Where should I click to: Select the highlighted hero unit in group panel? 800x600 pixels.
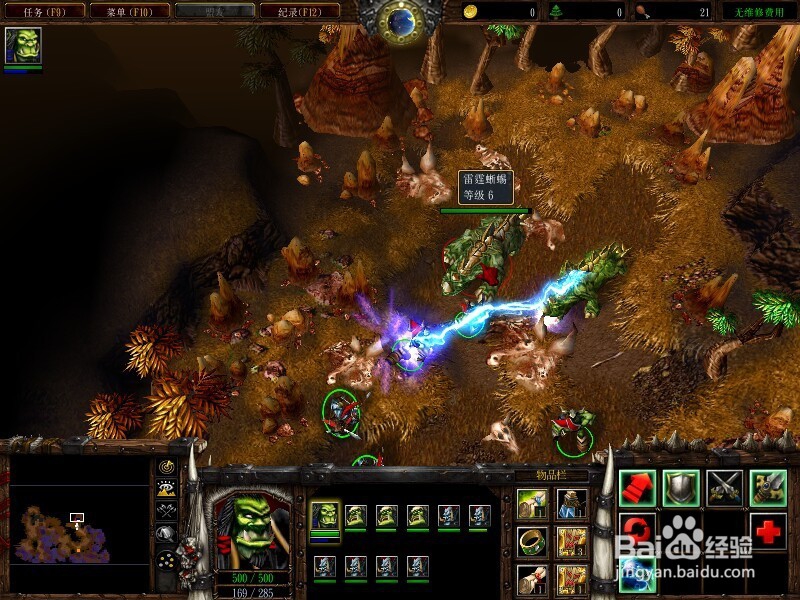pos(325,517)
